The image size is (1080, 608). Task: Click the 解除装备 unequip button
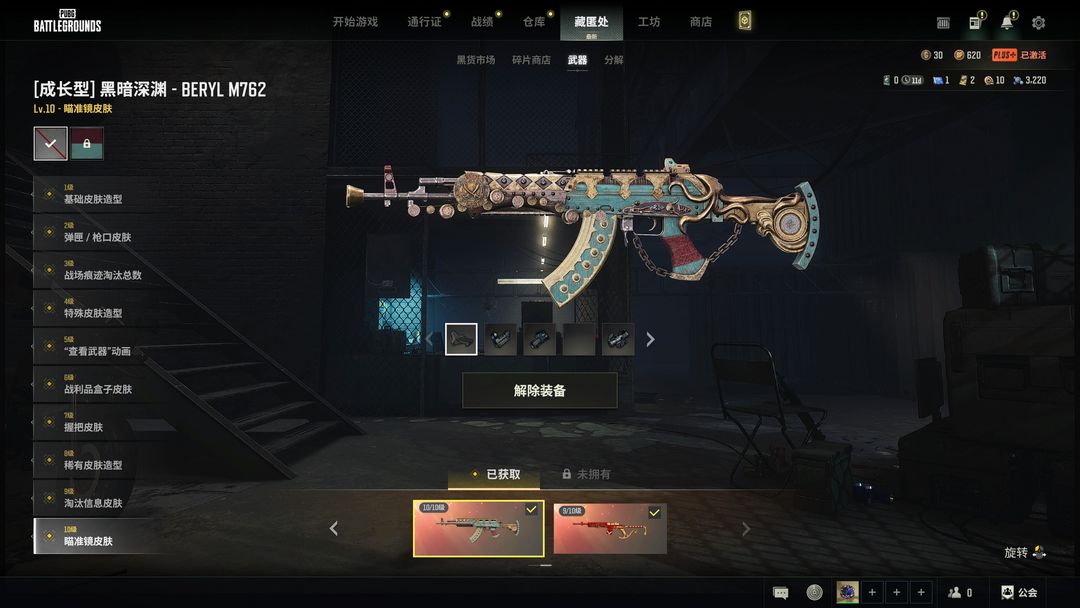tap(539, 391)
